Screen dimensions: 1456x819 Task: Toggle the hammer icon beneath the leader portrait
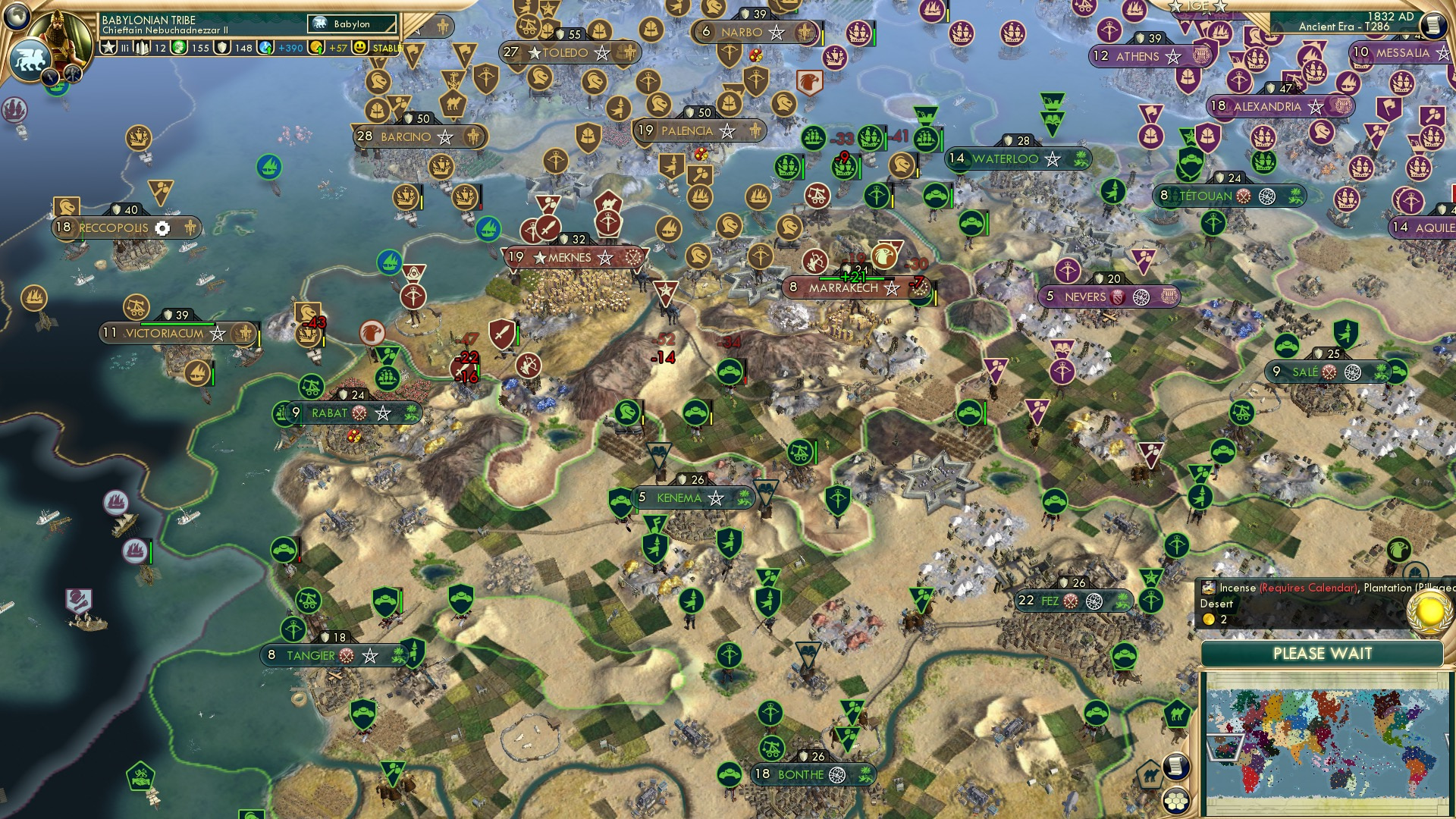click(72, 74)
